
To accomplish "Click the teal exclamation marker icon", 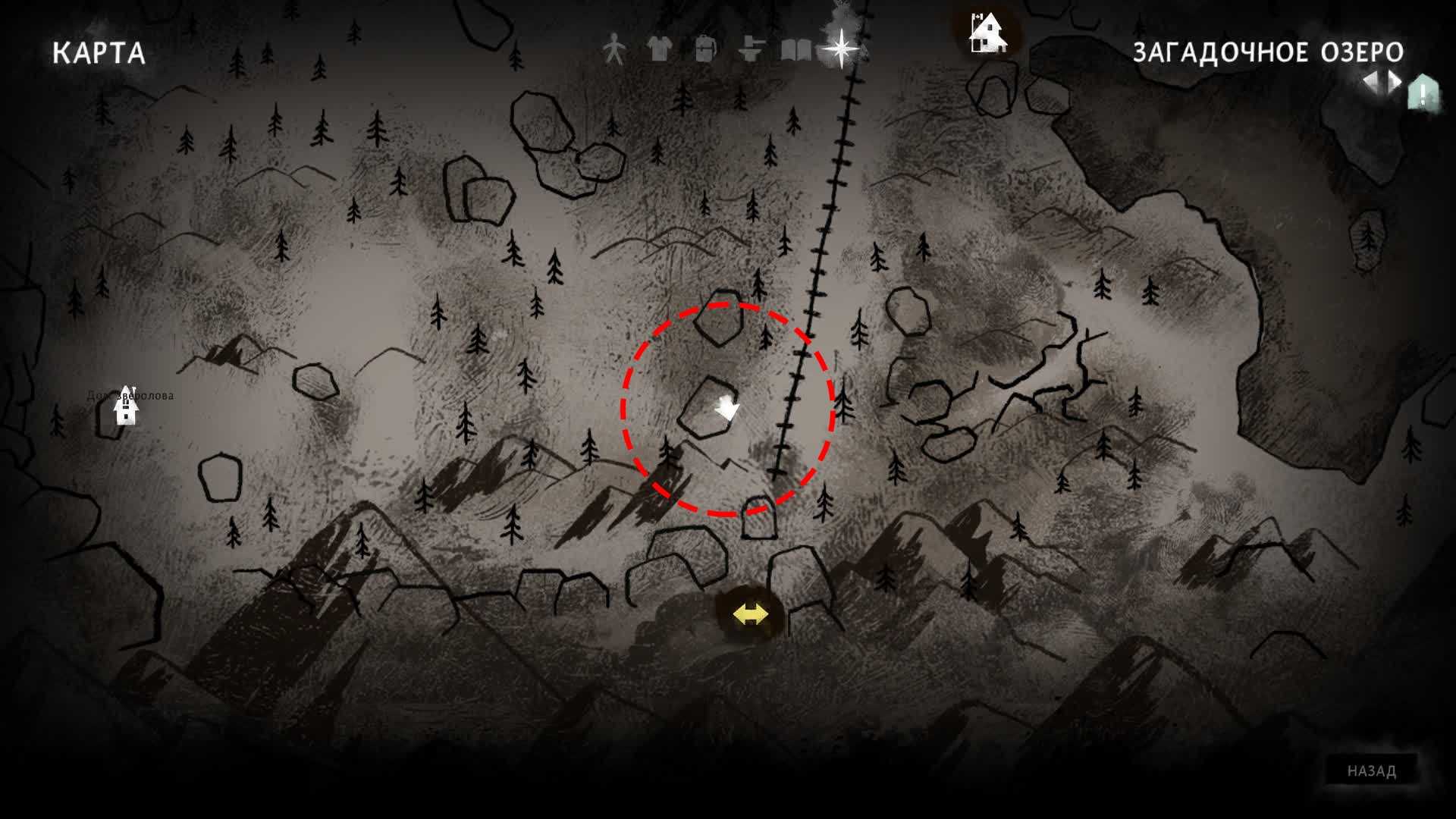I will coord(1423,93).
